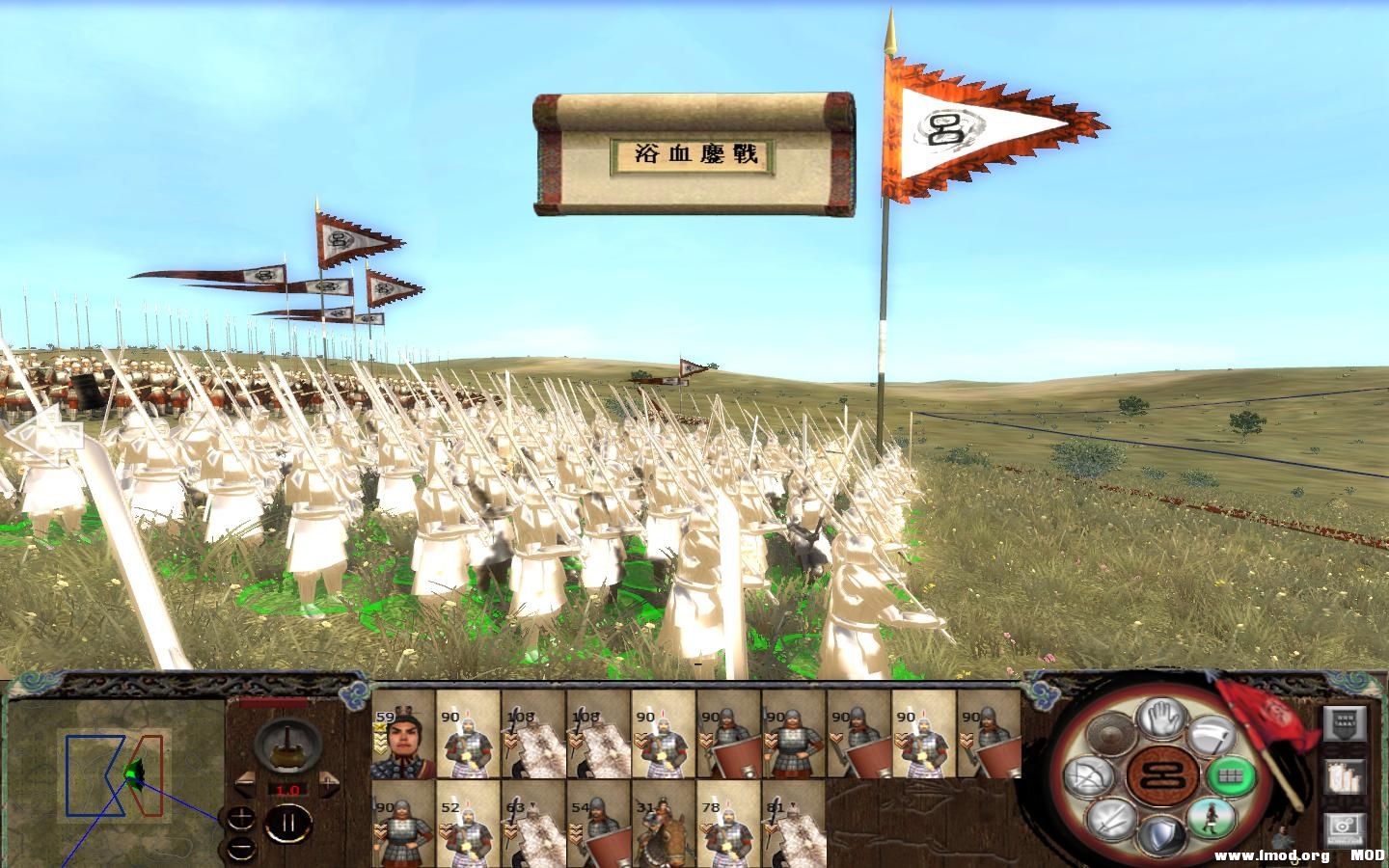Activate the green group formation icon
The width and height of the screenshot is (1389, 868).
click(1232, 777)
